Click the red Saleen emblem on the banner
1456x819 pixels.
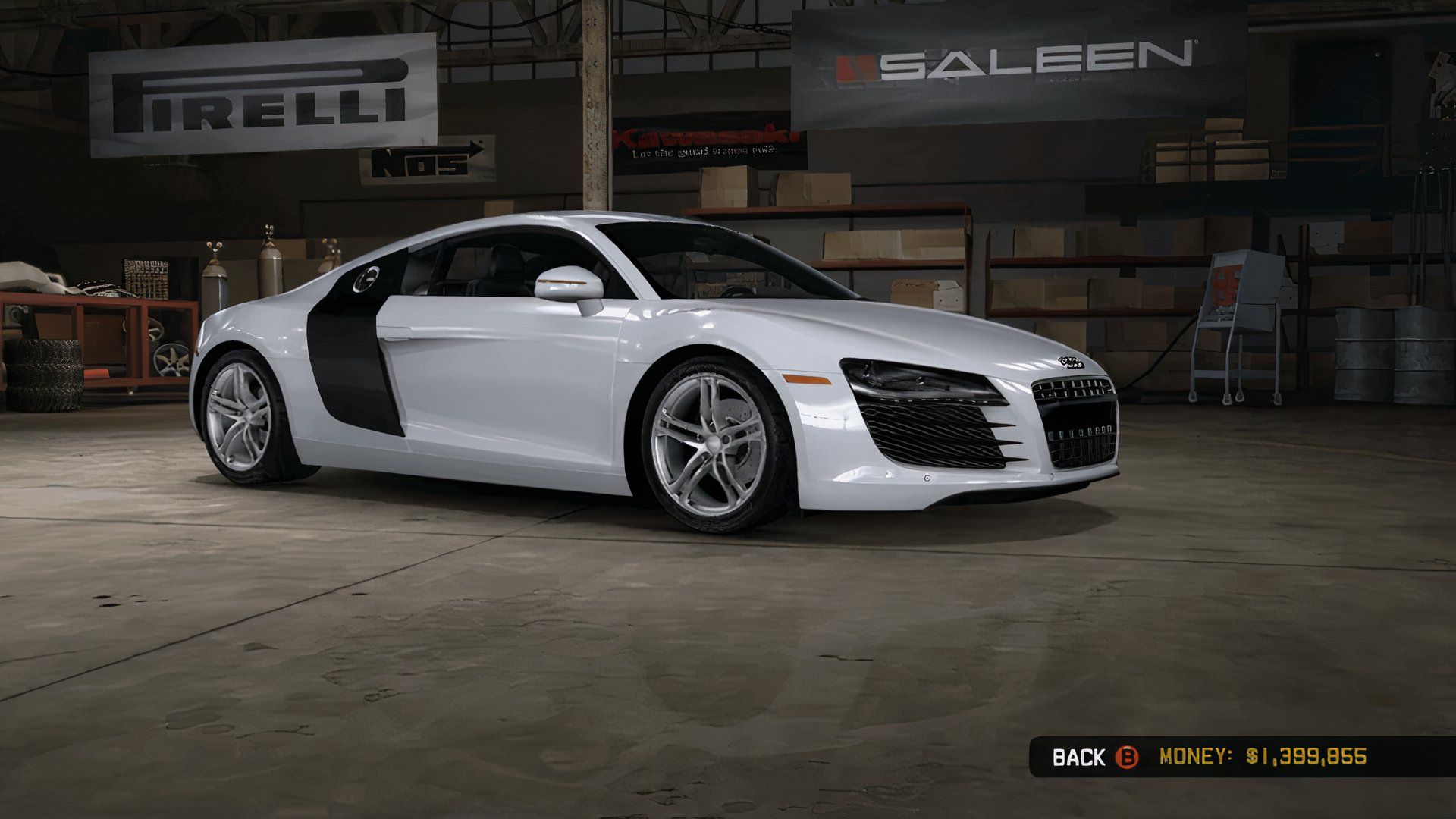tap(857, 67)
